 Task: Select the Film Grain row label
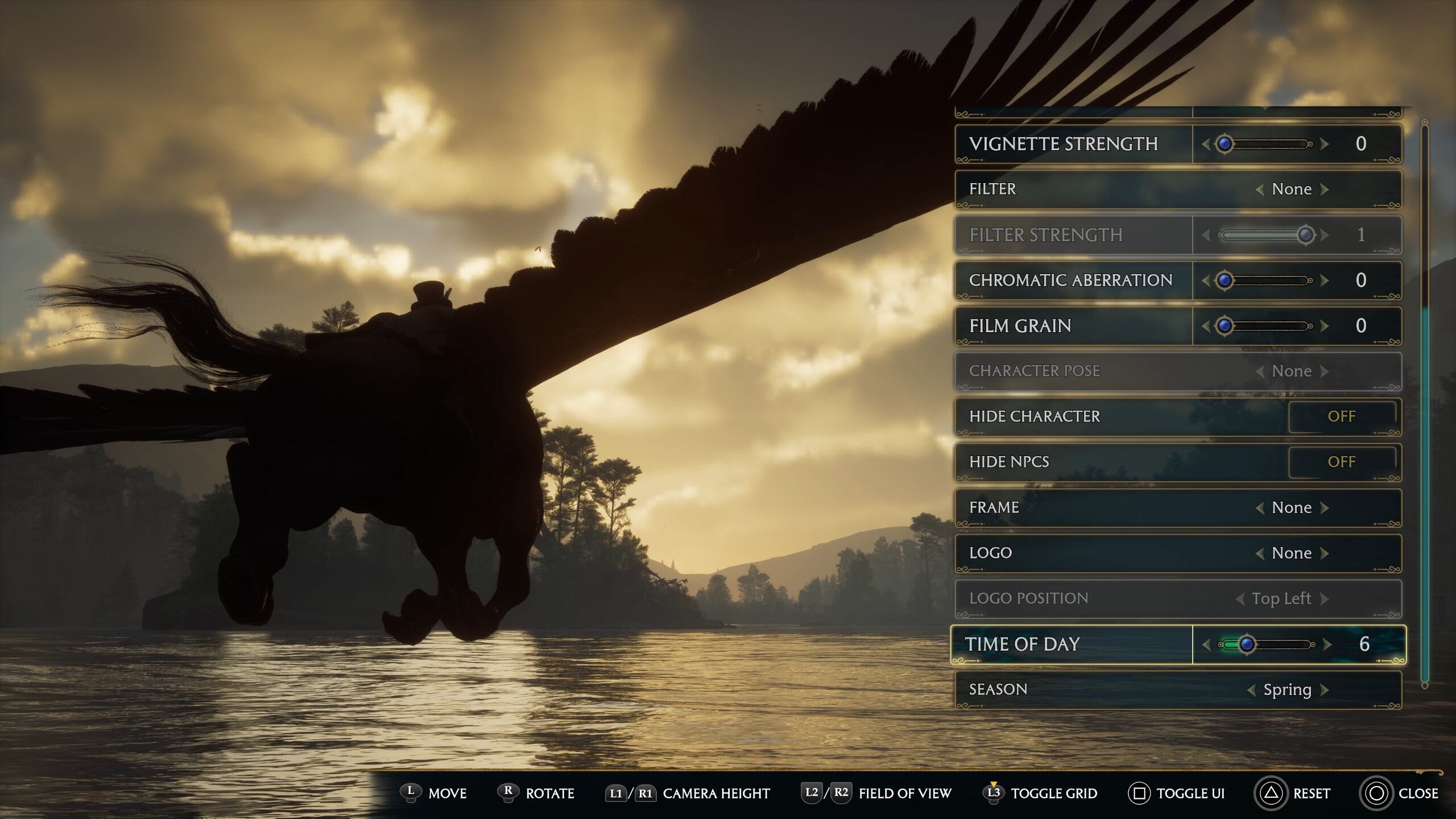click(1020, 326)
